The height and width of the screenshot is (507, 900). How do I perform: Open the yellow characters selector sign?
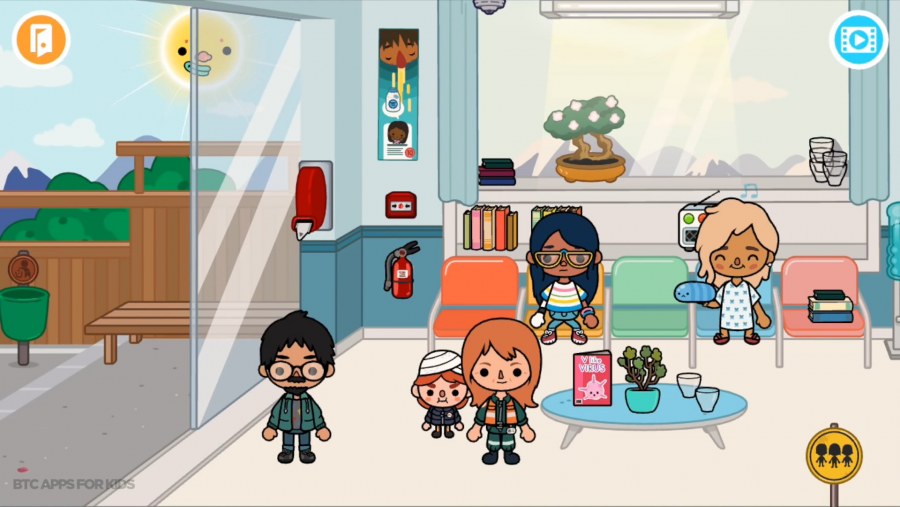(833, 455)
